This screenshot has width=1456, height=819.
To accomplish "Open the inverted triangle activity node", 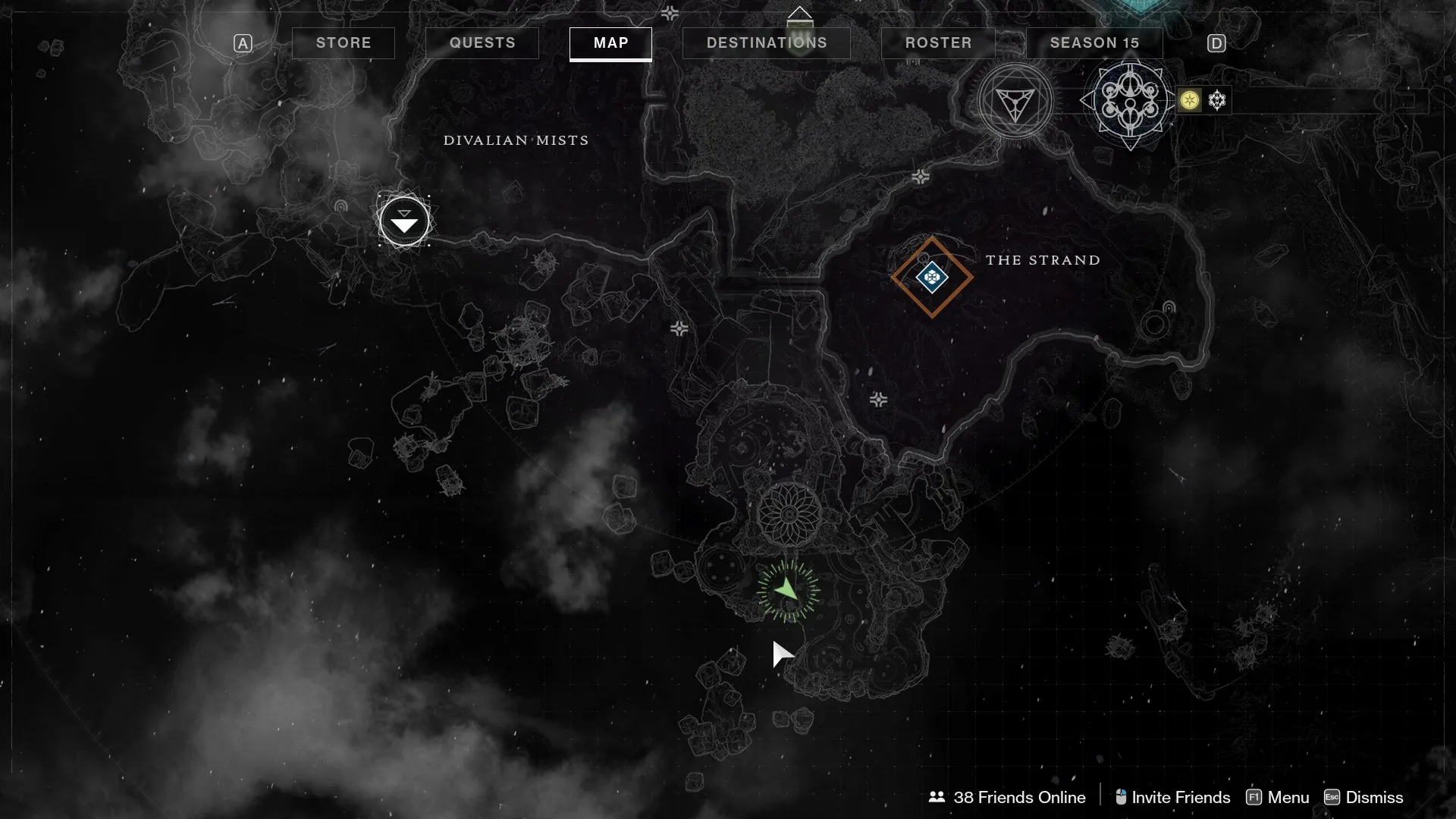I will [x=1015, y=102].
